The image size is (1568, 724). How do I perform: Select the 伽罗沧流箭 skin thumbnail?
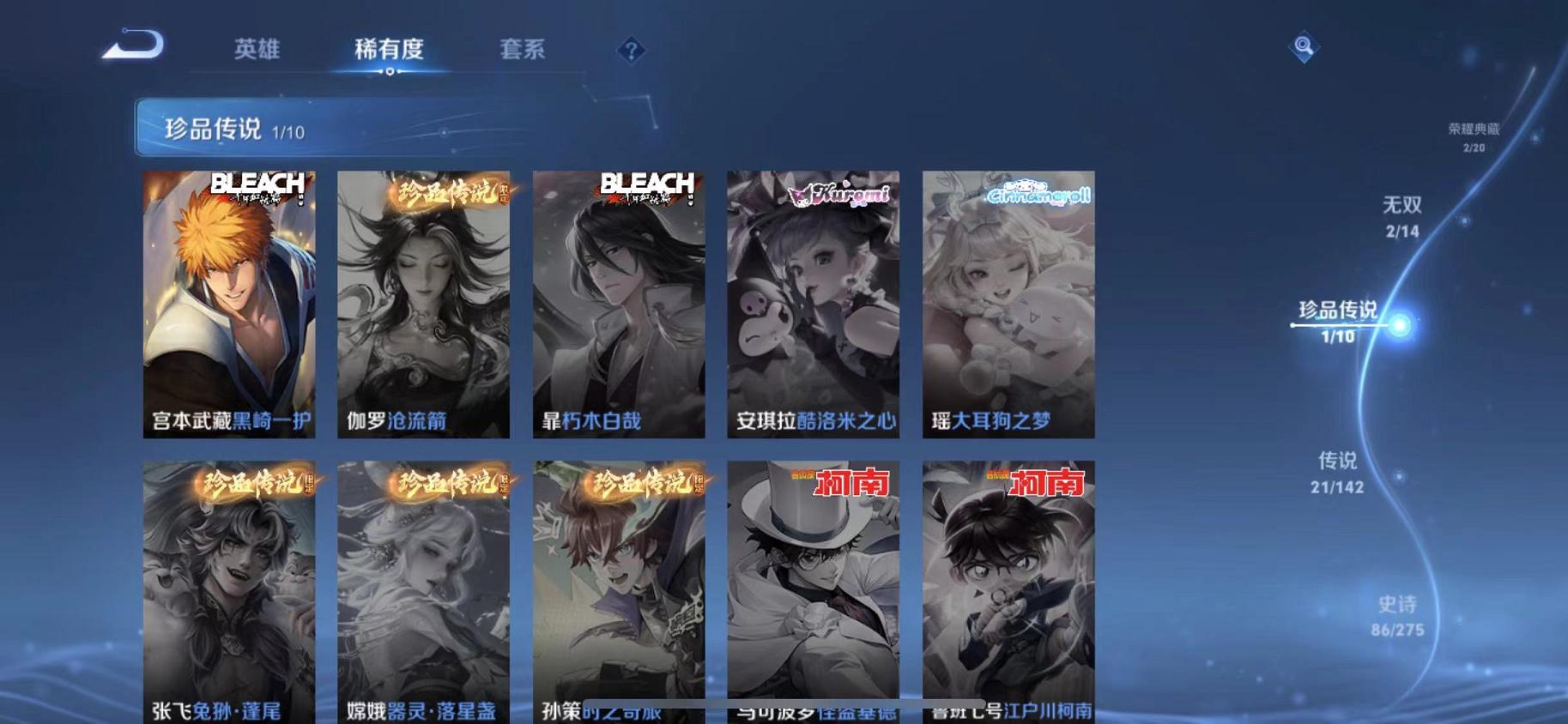pos(425,300)
